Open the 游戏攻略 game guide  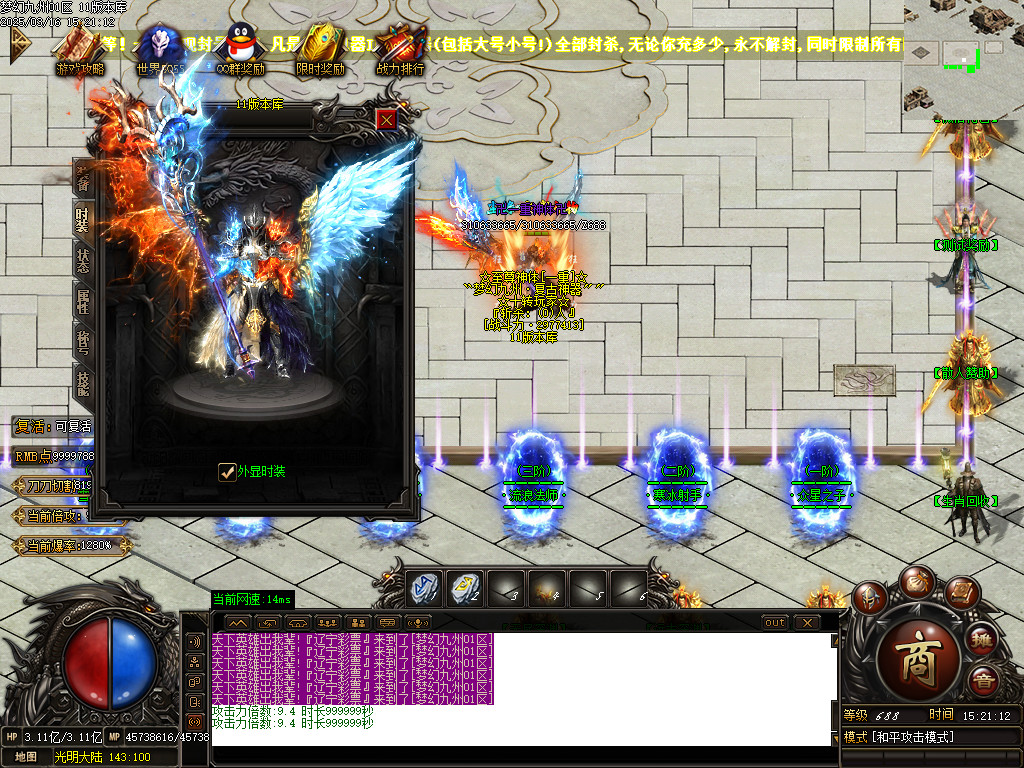click(80, 50)
